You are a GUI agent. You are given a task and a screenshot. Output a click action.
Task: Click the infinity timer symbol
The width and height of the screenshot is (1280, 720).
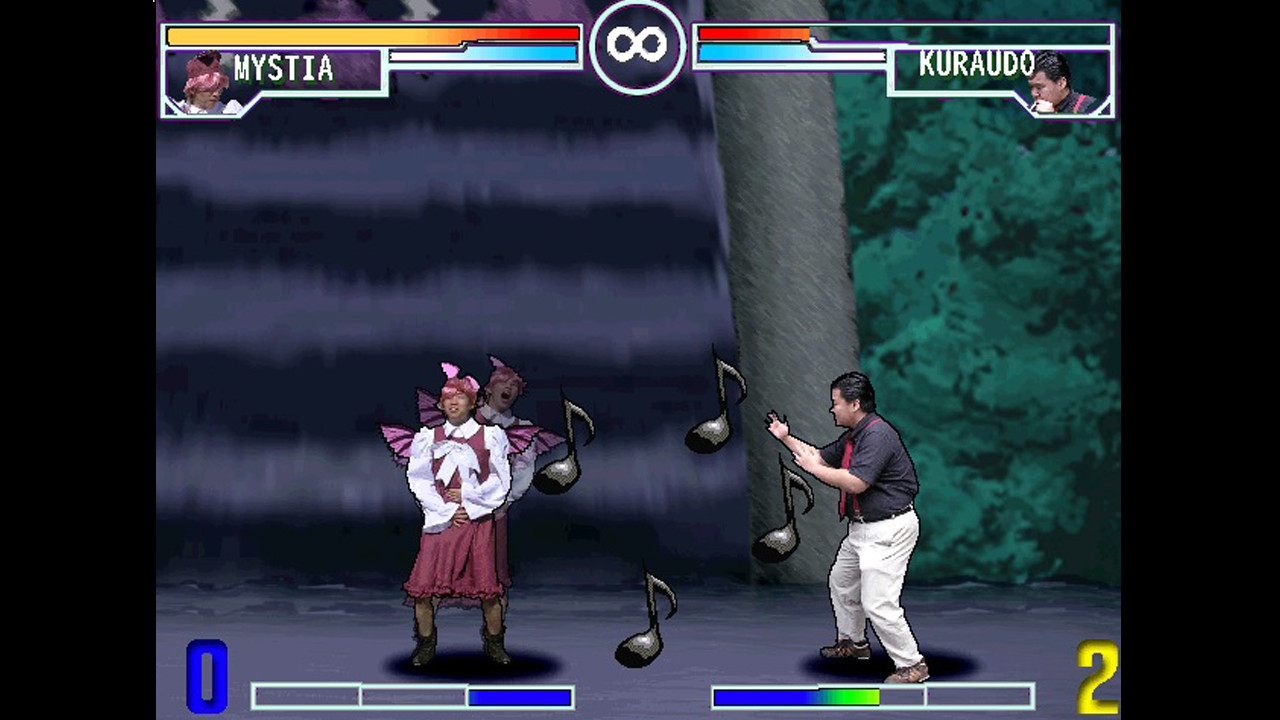636,42
